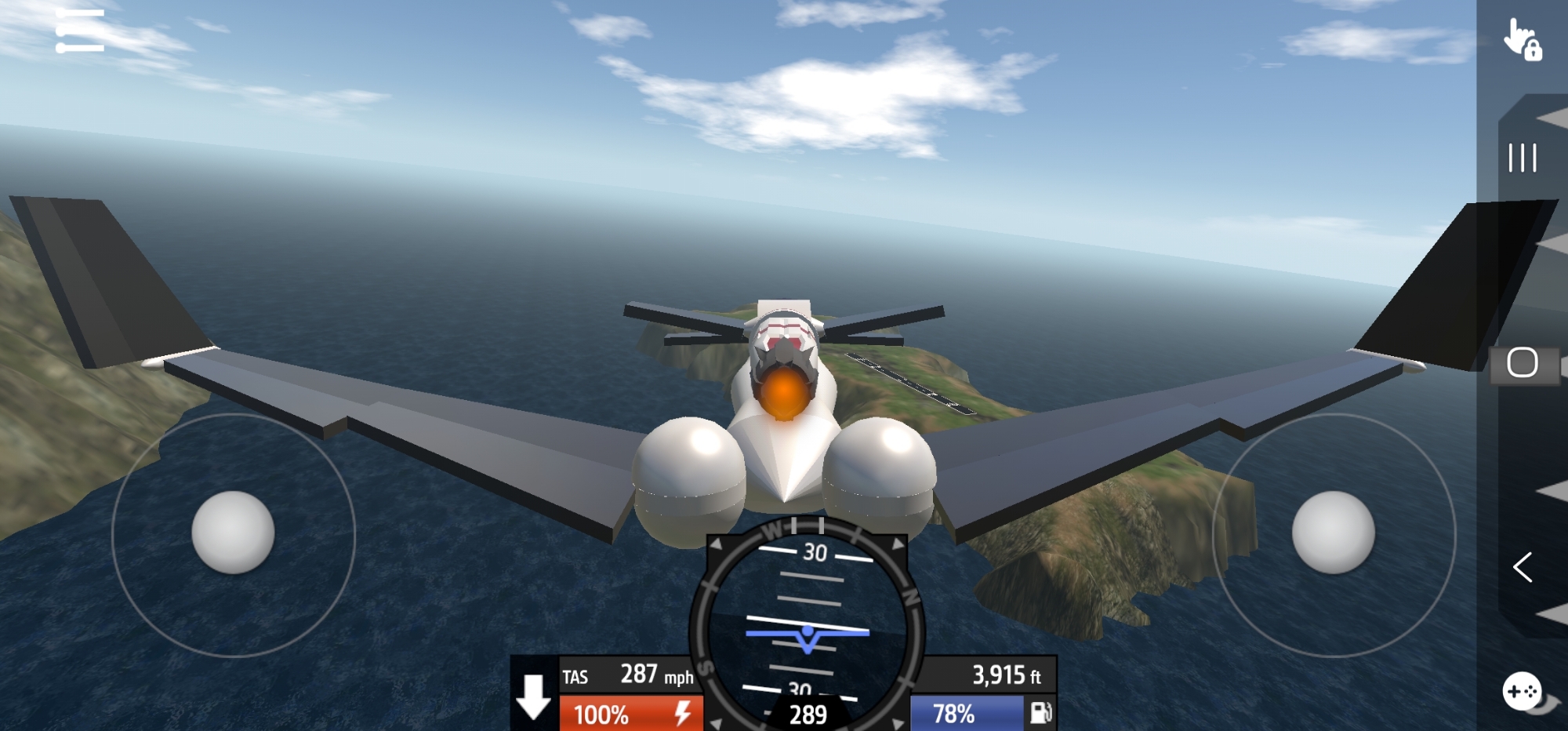Tap the white down arrow HUD button
The height and width of the screenshot is (731, 1568).
pyautogui.click(x=534, y=696)
